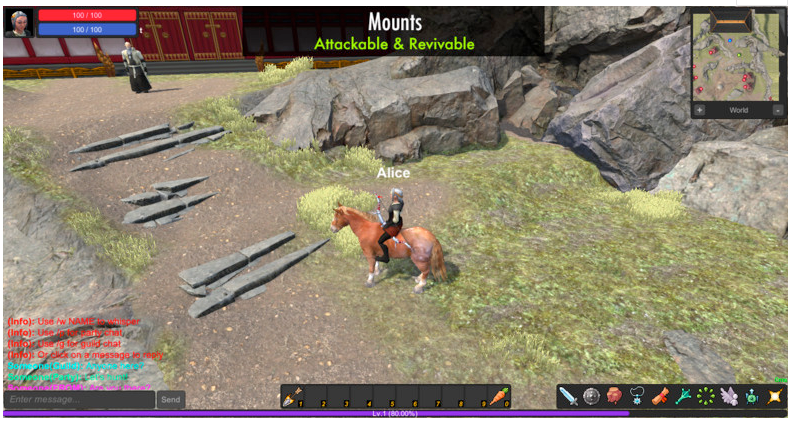Open the red pouch icon menu
The height and width of the screenshot is (429, 805).
(x=615, y=397)
